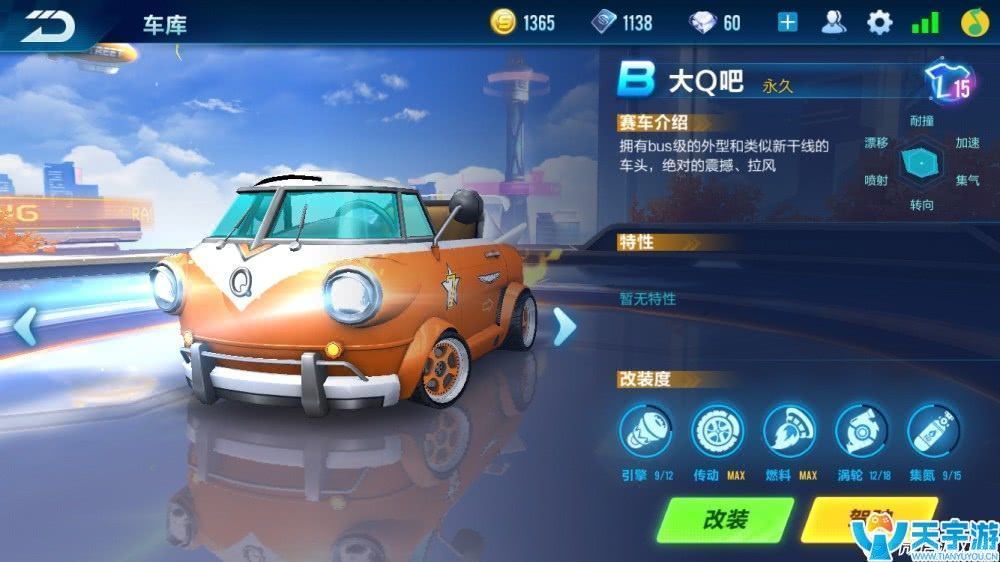Tap the green 改装 modify button

click(x=725, y=520)
